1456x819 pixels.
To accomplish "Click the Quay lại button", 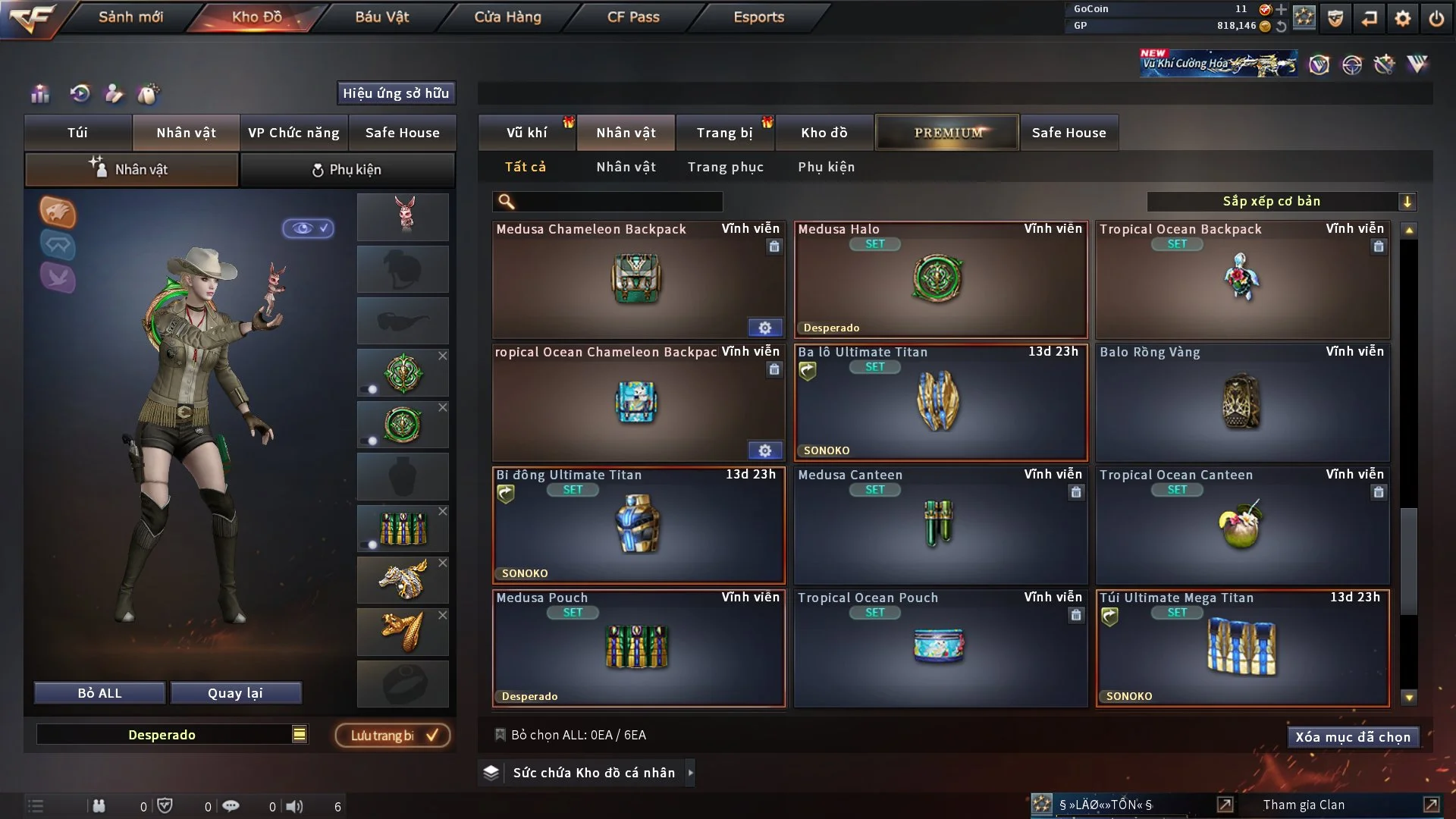I will point(235,693).
